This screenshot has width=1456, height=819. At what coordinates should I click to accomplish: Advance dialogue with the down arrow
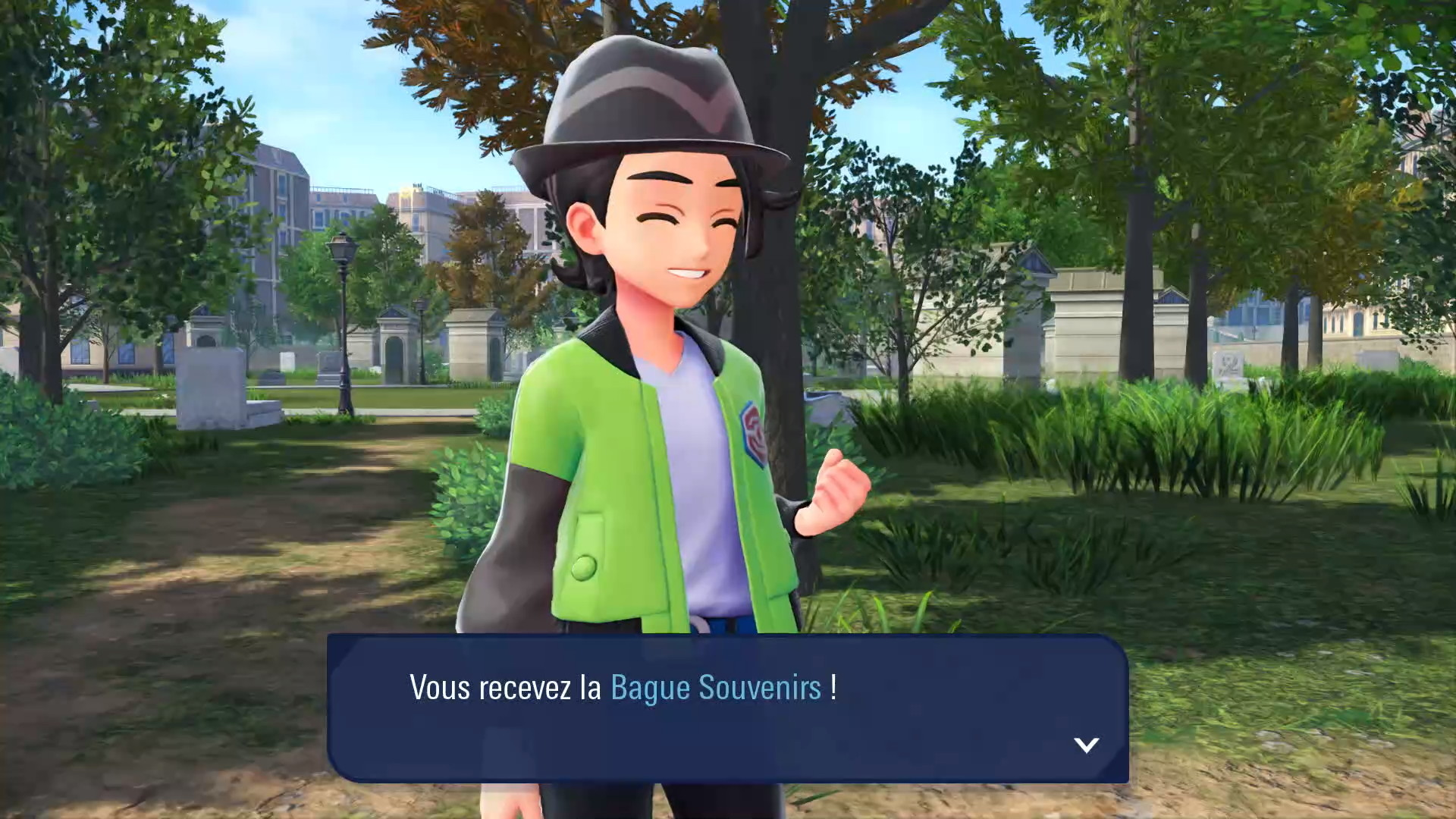(1086, 745)
